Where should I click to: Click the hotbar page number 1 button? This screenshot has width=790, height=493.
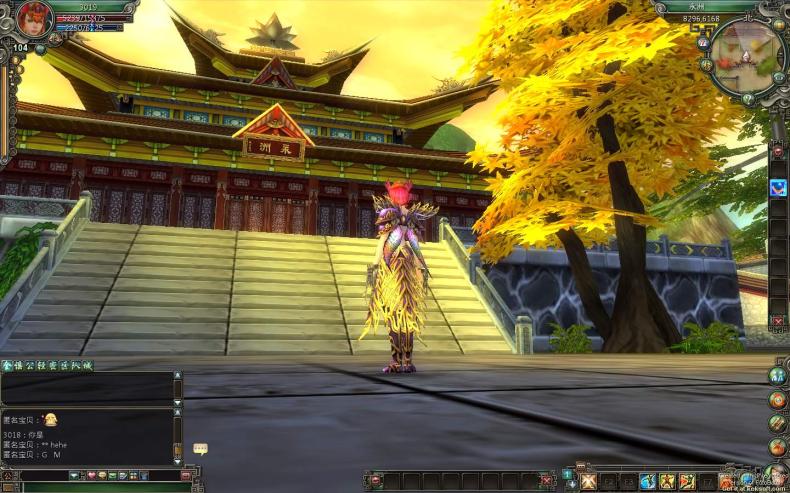[568, 473]
